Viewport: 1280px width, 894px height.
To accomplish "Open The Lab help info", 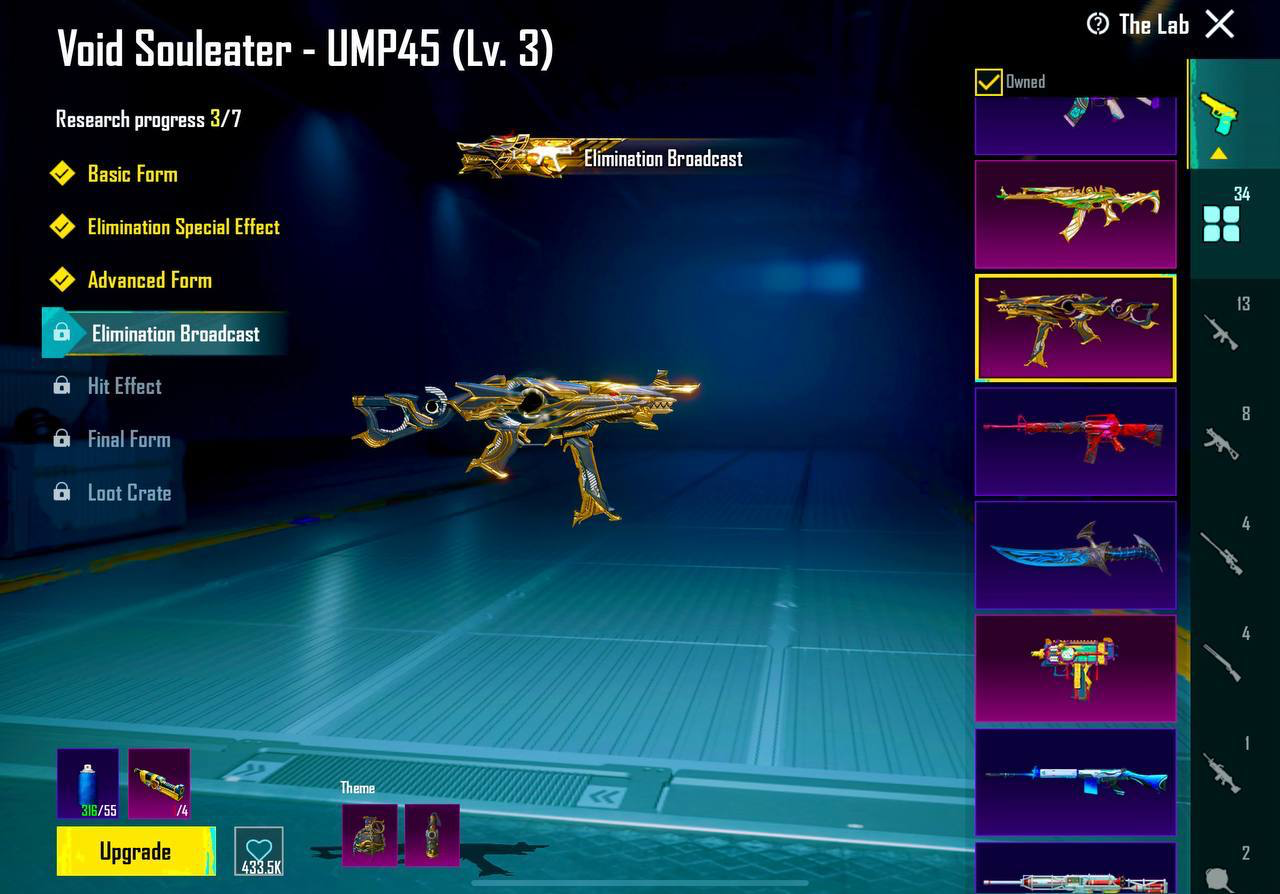I will [x=1098, y=24].
